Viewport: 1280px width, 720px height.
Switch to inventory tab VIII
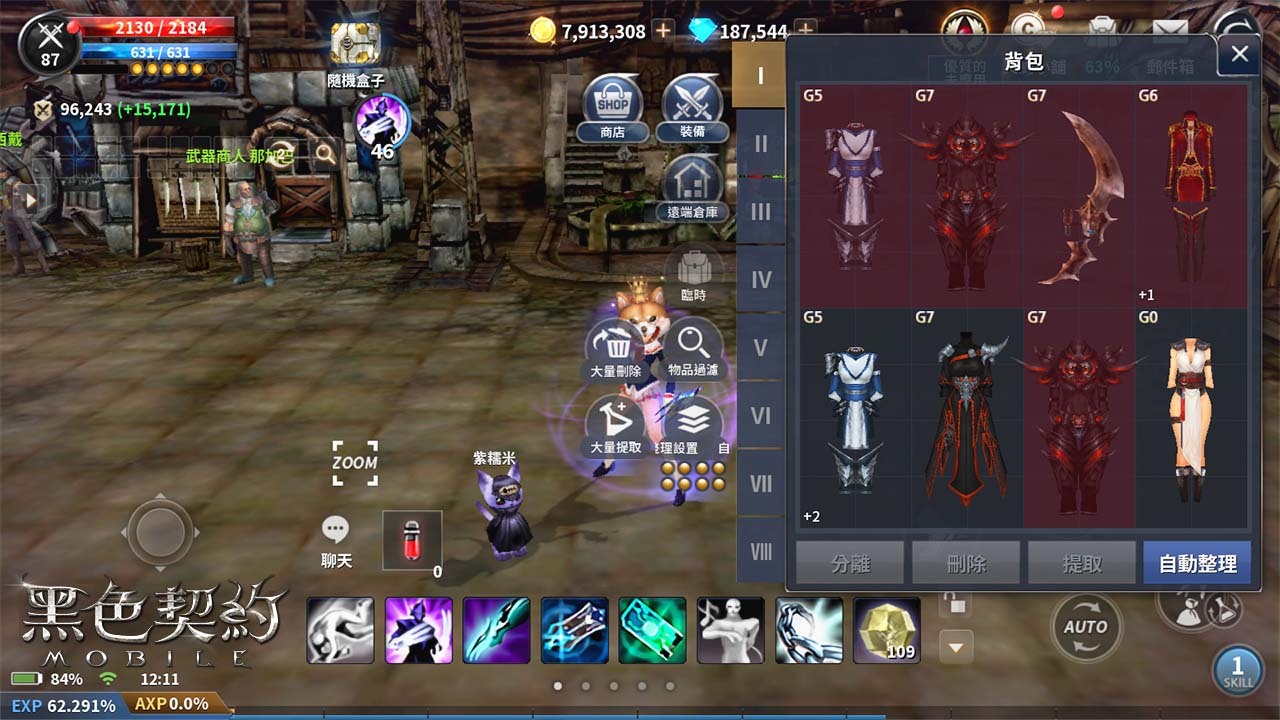click(762, 551)
